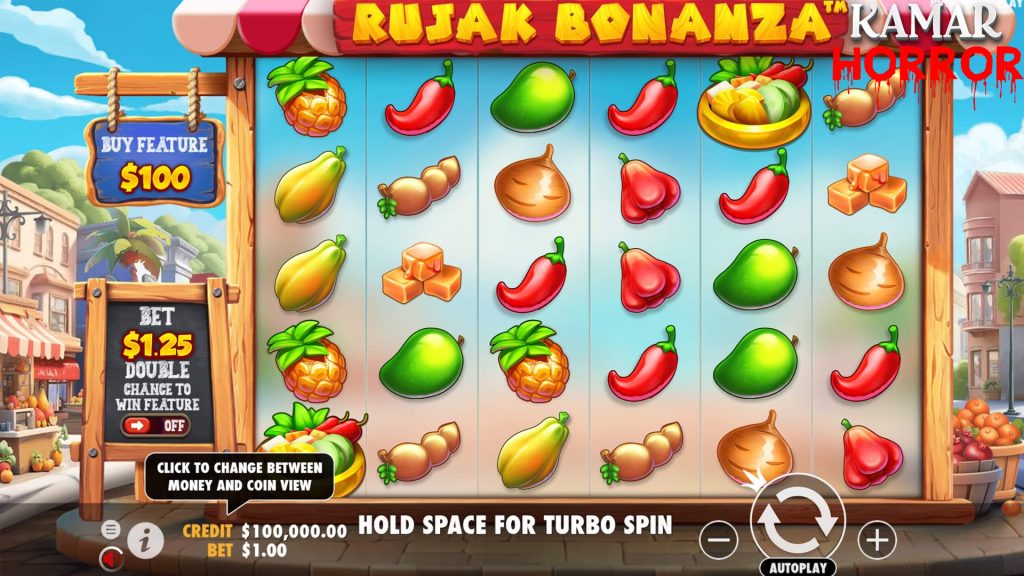This screenshot has width=1024, height=576.
Task: Open the hamburger settings menu
Action: tap(111, 529)
